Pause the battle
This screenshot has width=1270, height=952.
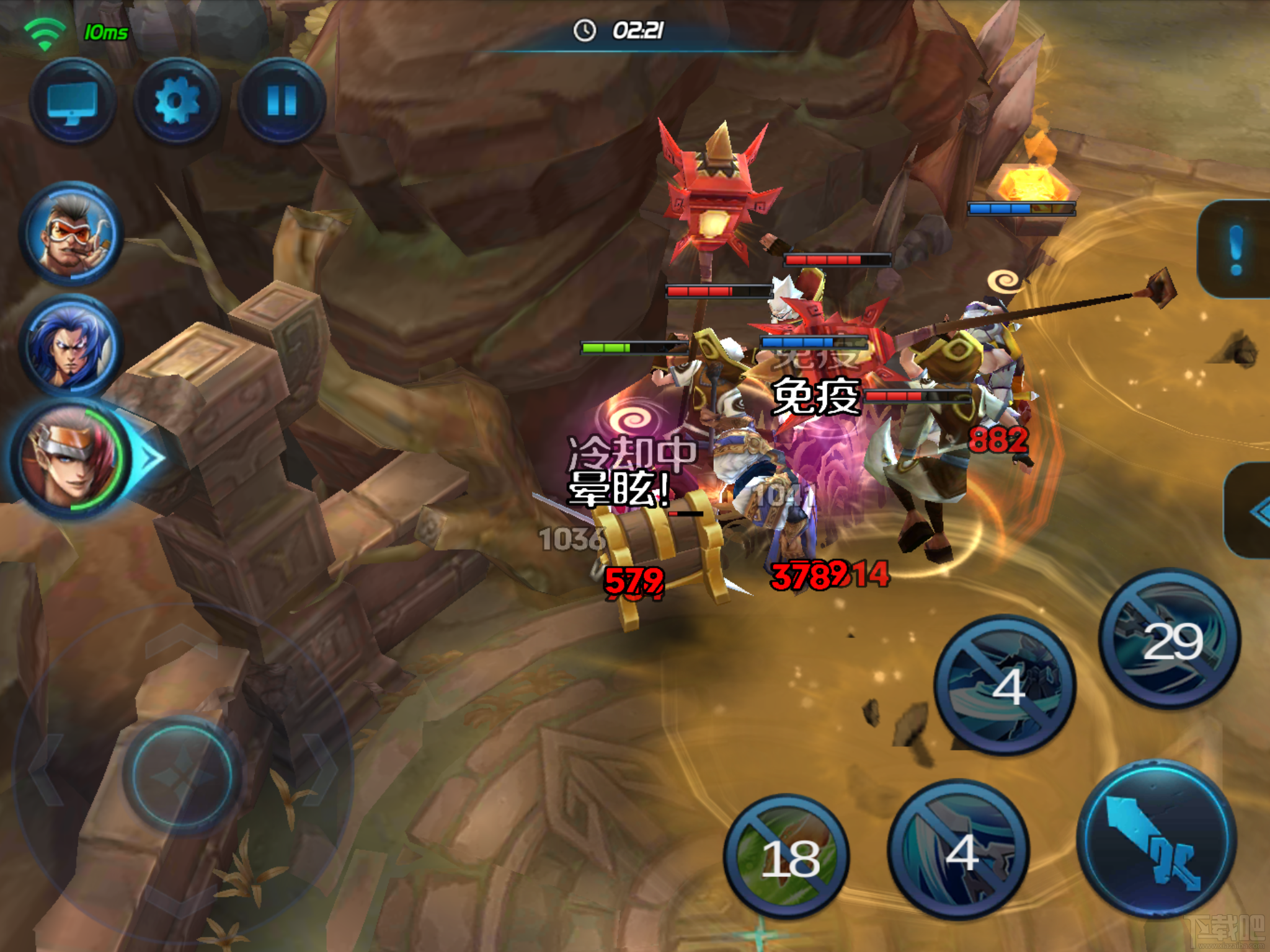282,102
